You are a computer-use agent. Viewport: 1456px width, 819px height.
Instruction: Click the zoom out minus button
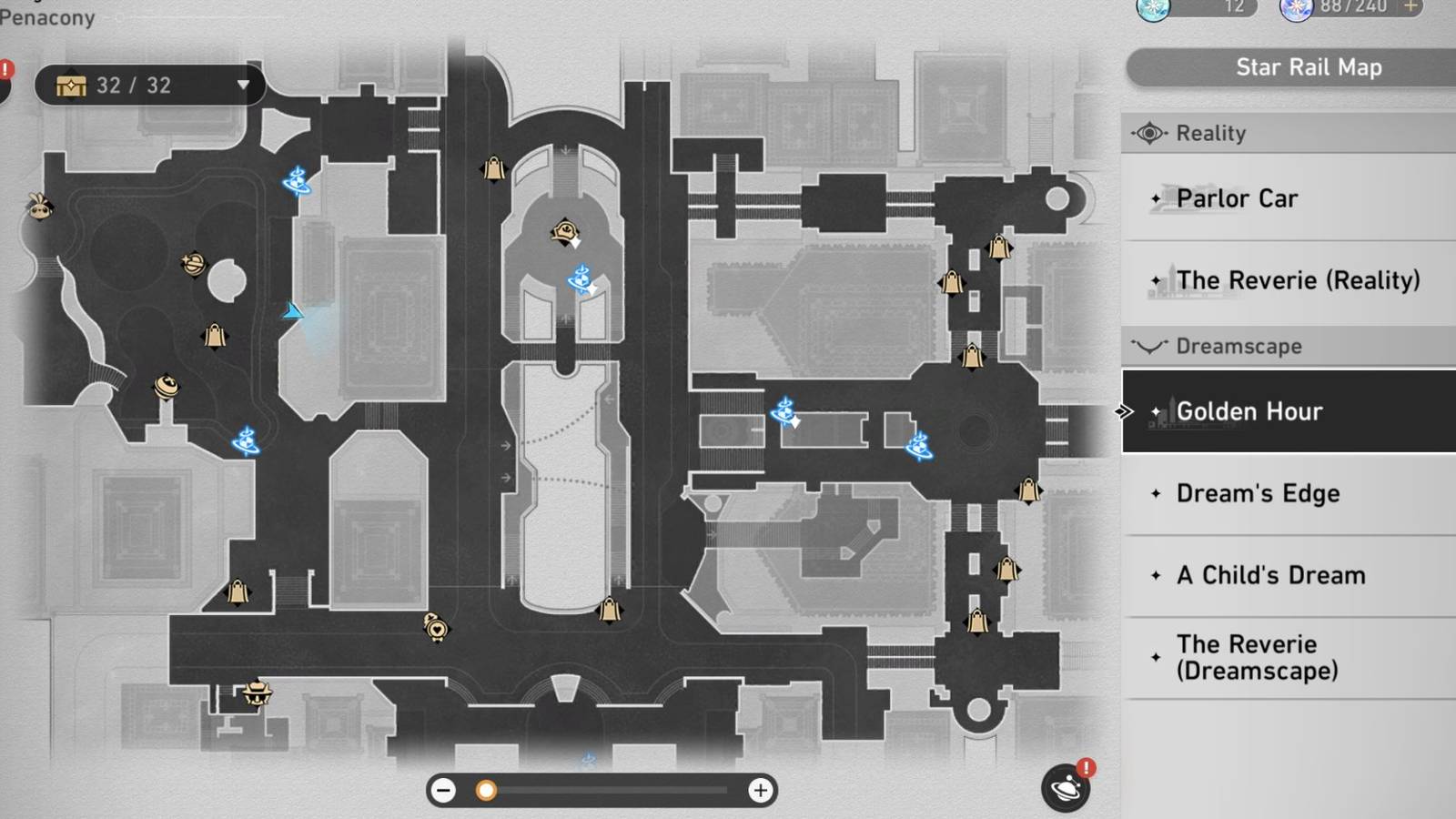pyautogui.click(x=443, y=791)
